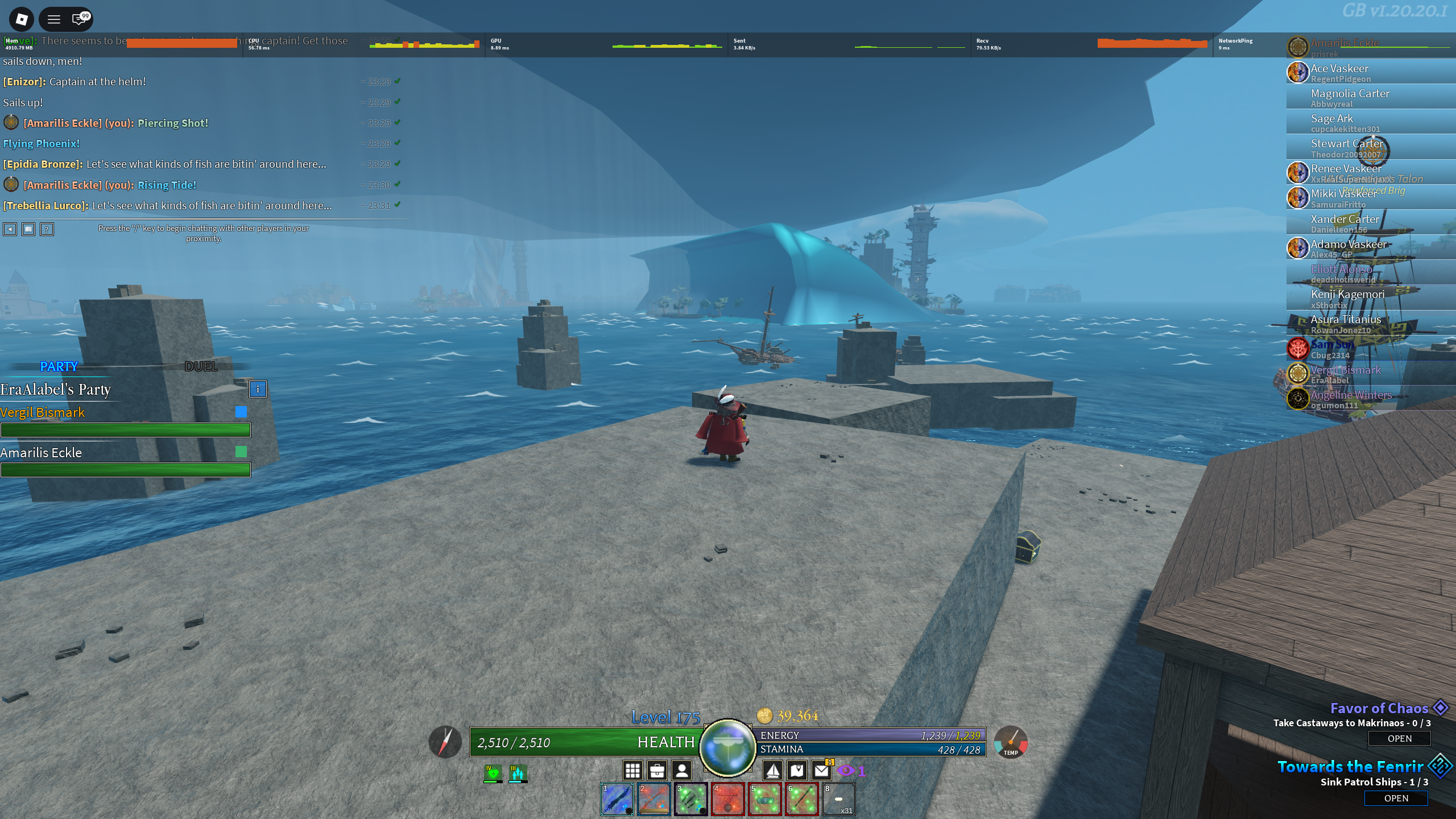Select hotbar slot 2 fishing rod

654,799
